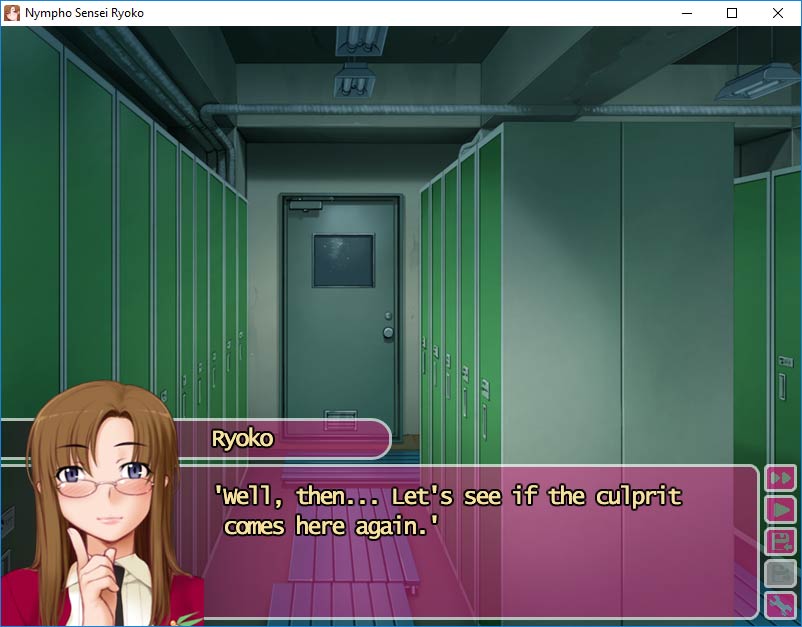The height and width of the screenshot is (627, 802).
Task: Open the save game disk icon
Action: tap(779, 542)
